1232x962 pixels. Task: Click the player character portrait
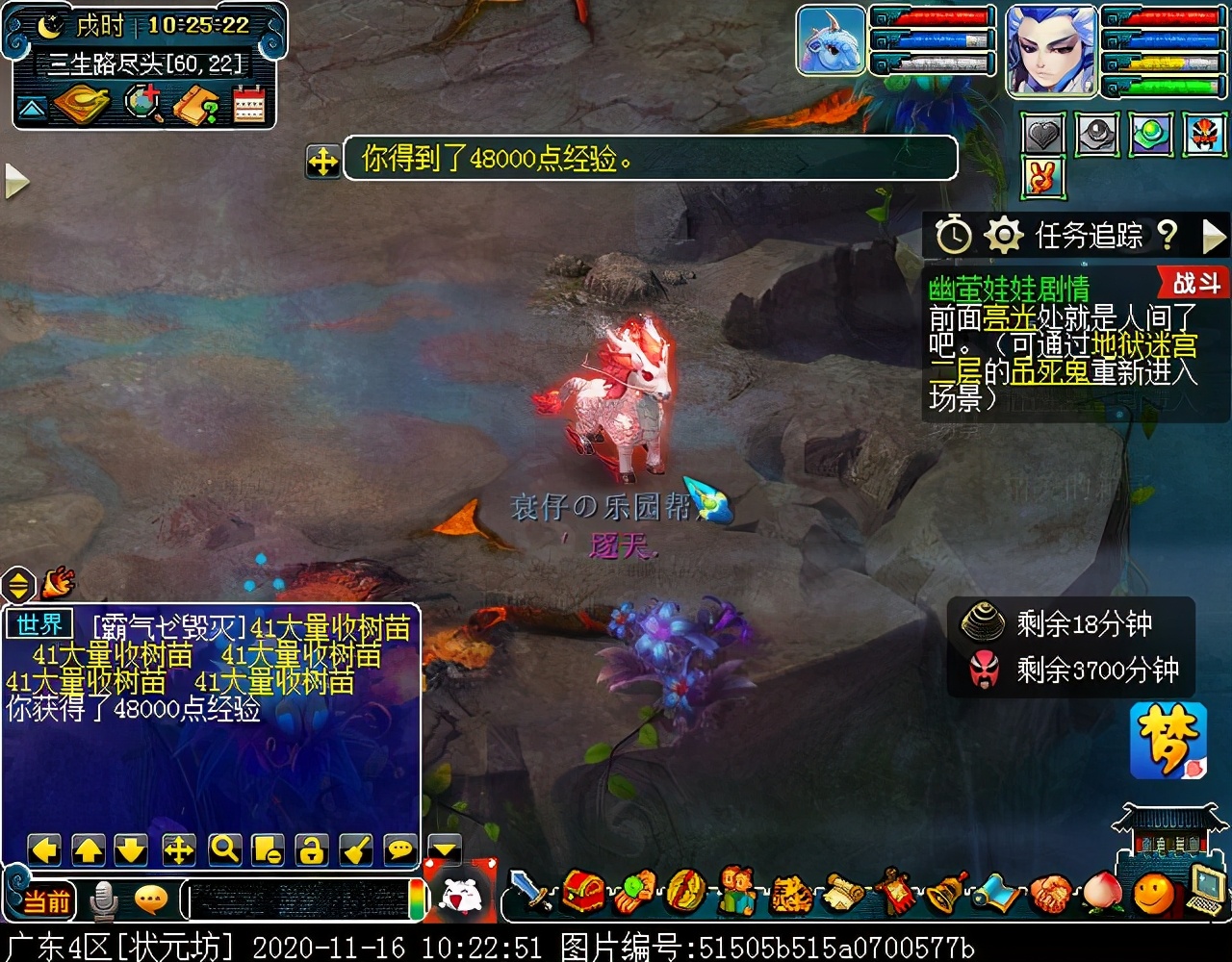pyautogui.click(x=1051, y=50)
